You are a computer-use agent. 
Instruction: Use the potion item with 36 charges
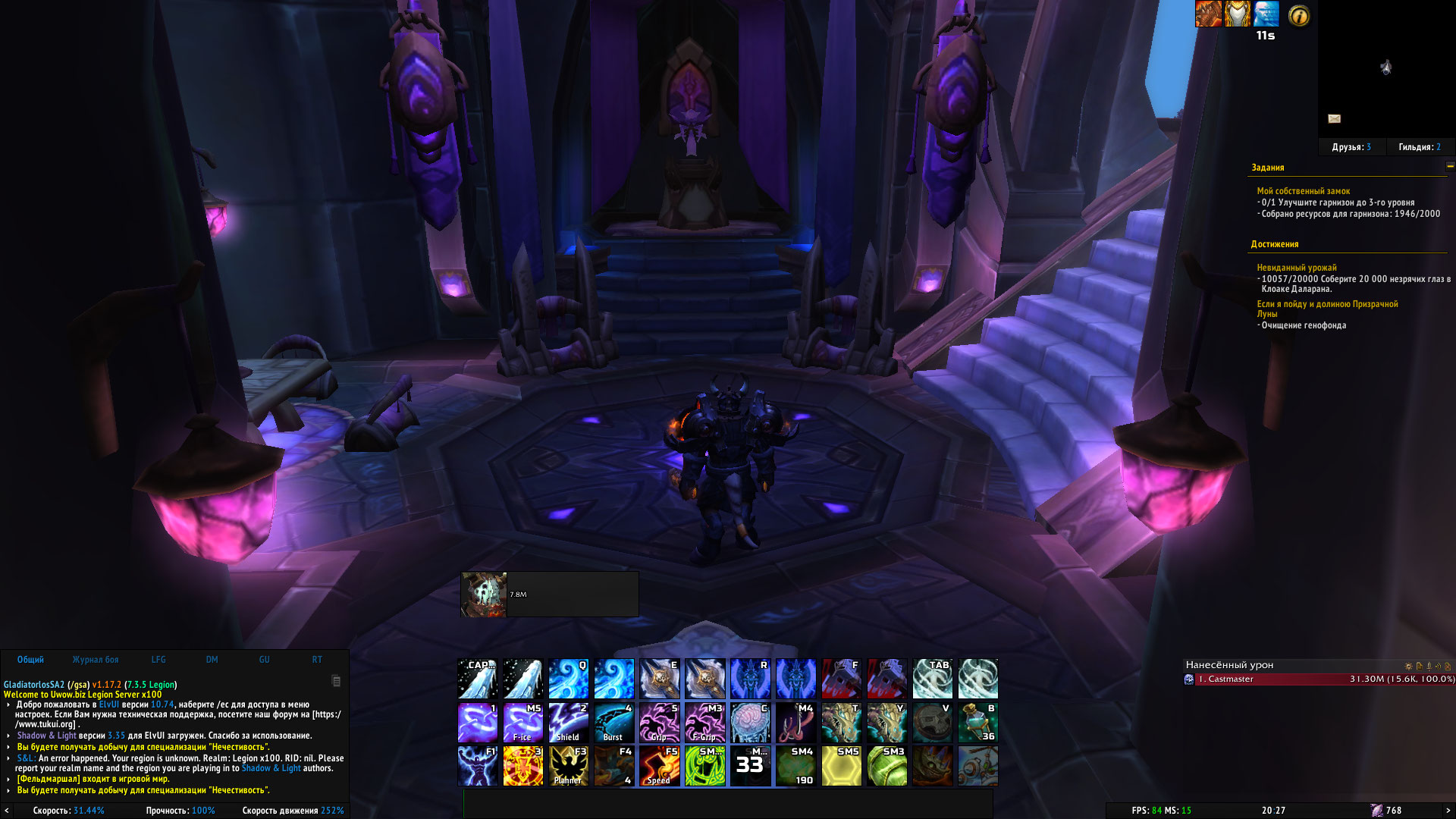tap(977, 723)
